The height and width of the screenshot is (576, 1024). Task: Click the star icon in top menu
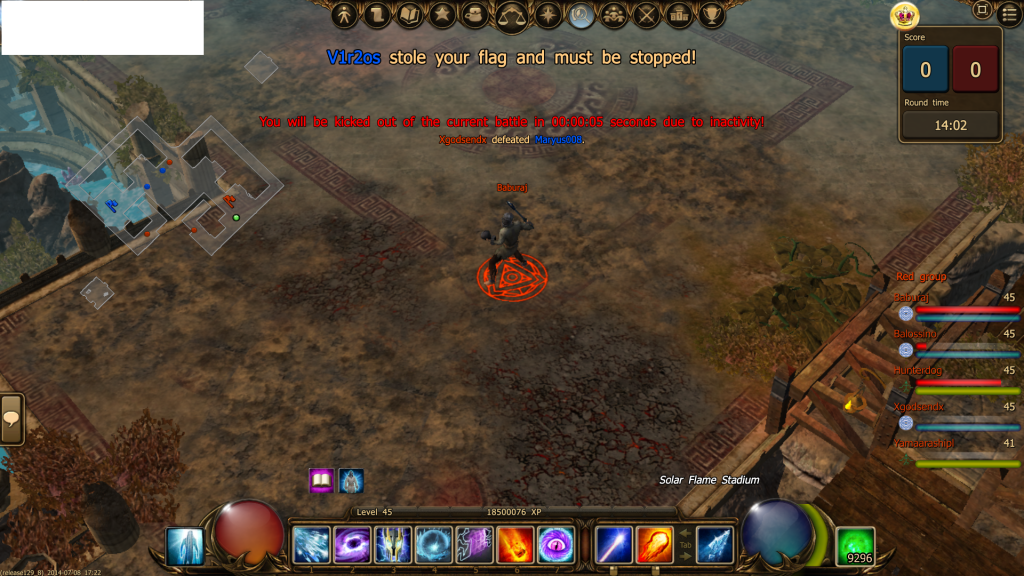(442, 15)
